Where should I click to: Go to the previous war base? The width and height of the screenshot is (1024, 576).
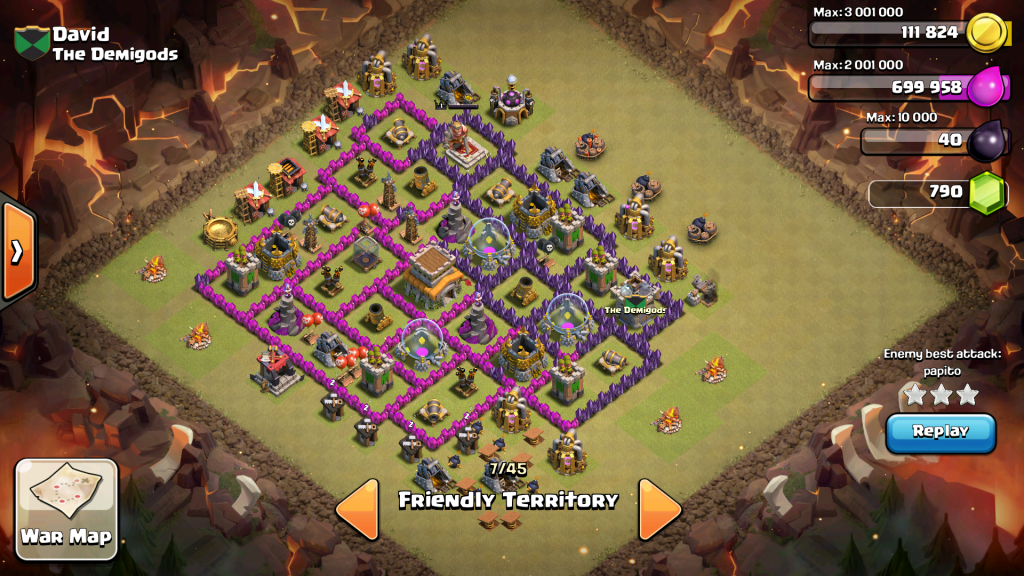pos(357,508)
